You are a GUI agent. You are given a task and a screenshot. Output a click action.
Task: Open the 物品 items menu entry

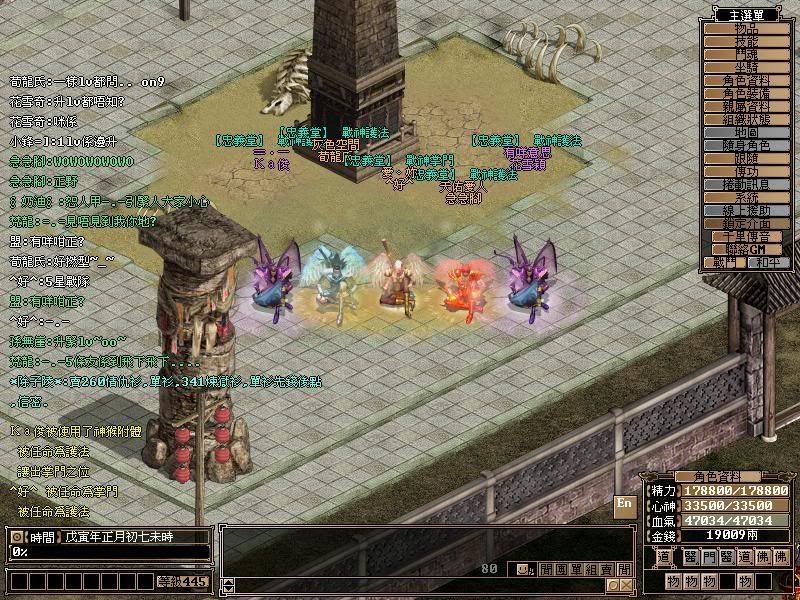[747, 29]
